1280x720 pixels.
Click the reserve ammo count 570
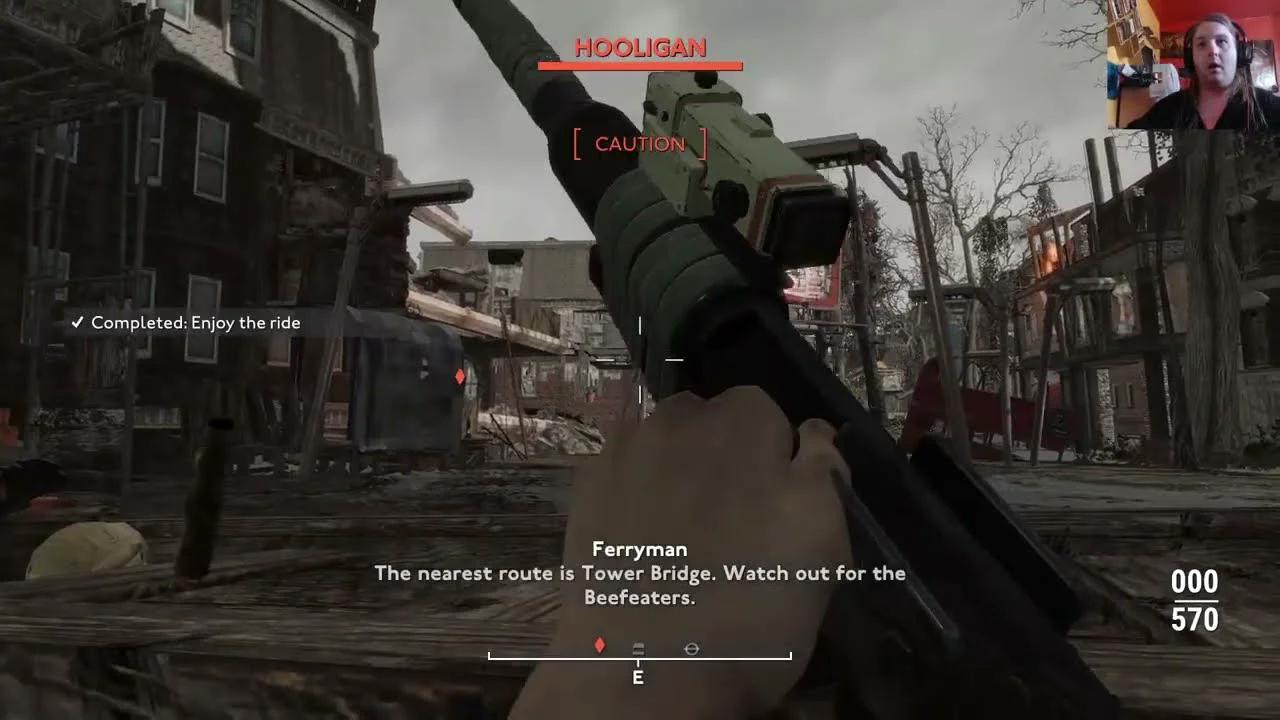(1194, 620)
